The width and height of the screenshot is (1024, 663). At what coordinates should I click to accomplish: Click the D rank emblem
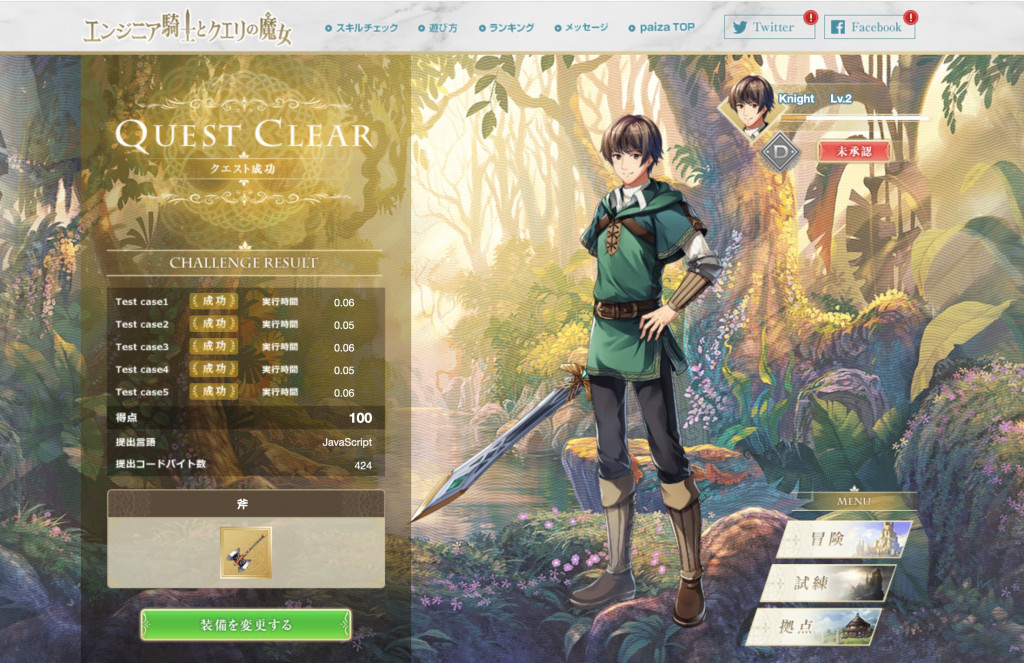tap(780, 152)
